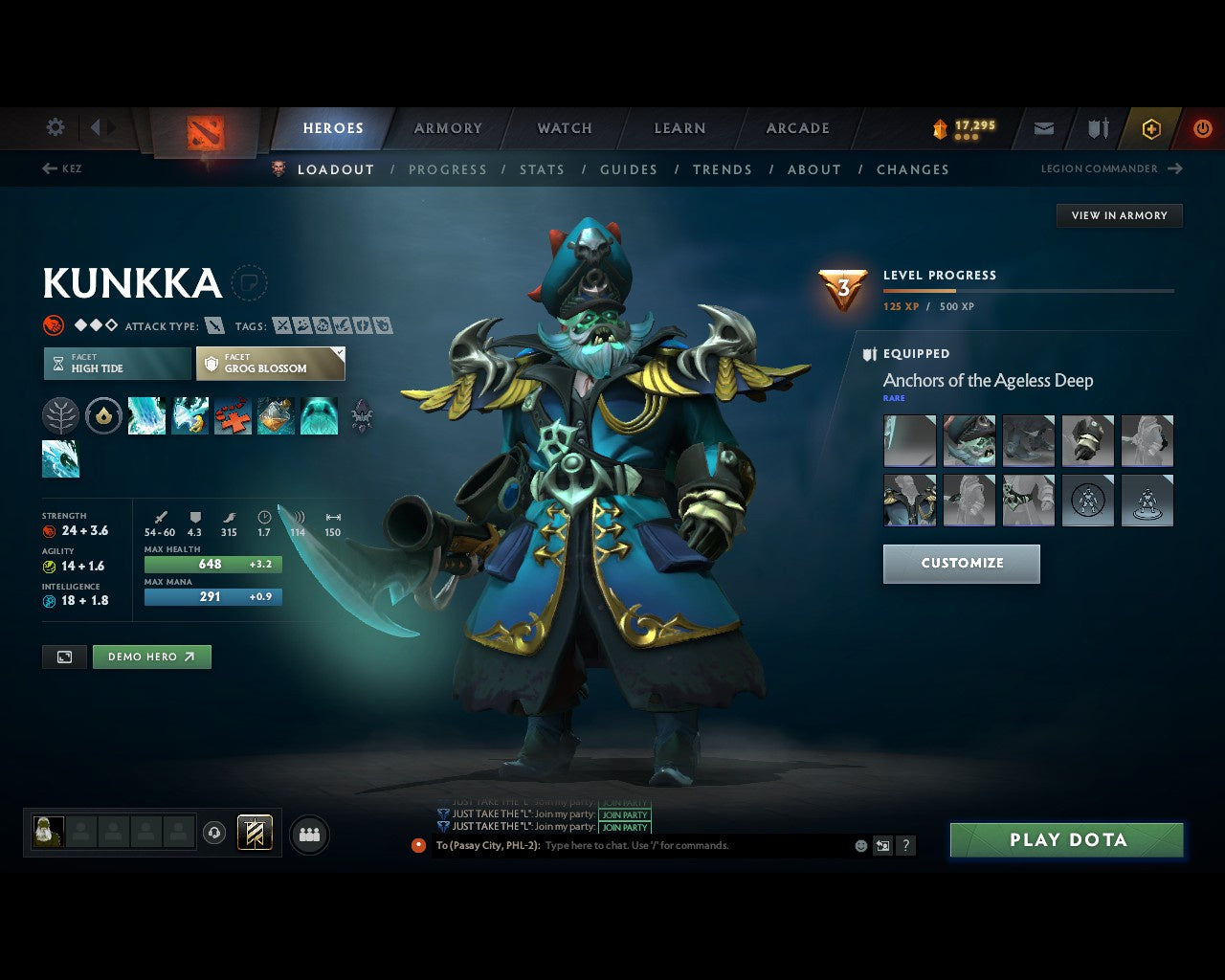This screenshot has height=980, width=1225.
Task: Click the power button to exit
Action: (1203, 128)
